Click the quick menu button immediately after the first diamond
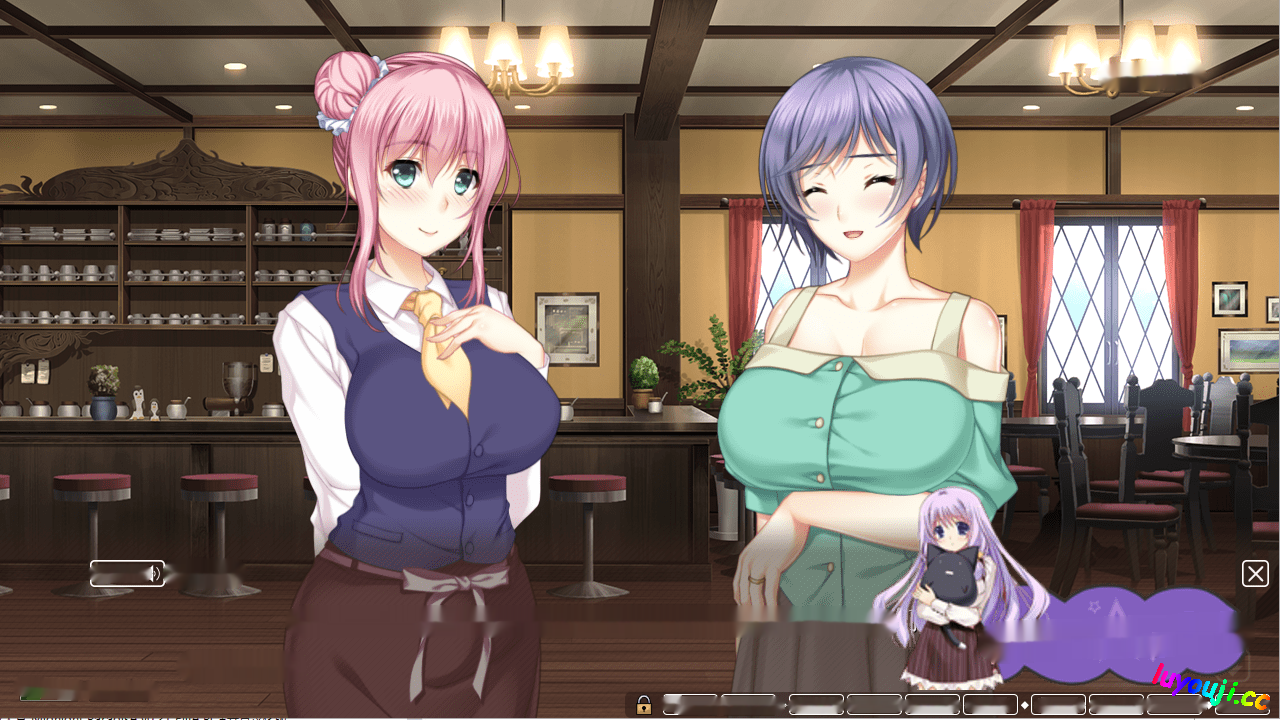Screen dimensions: 1280x720 1057,706
